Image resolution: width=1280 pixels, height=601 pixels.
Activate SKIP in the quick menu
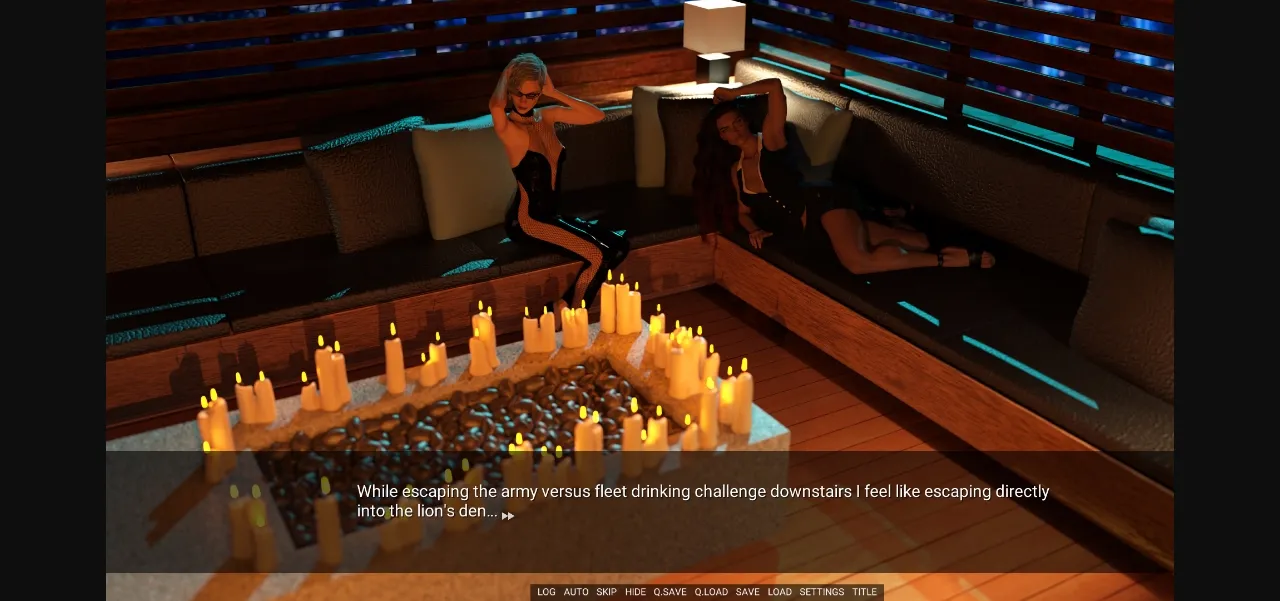click(606, 592)
